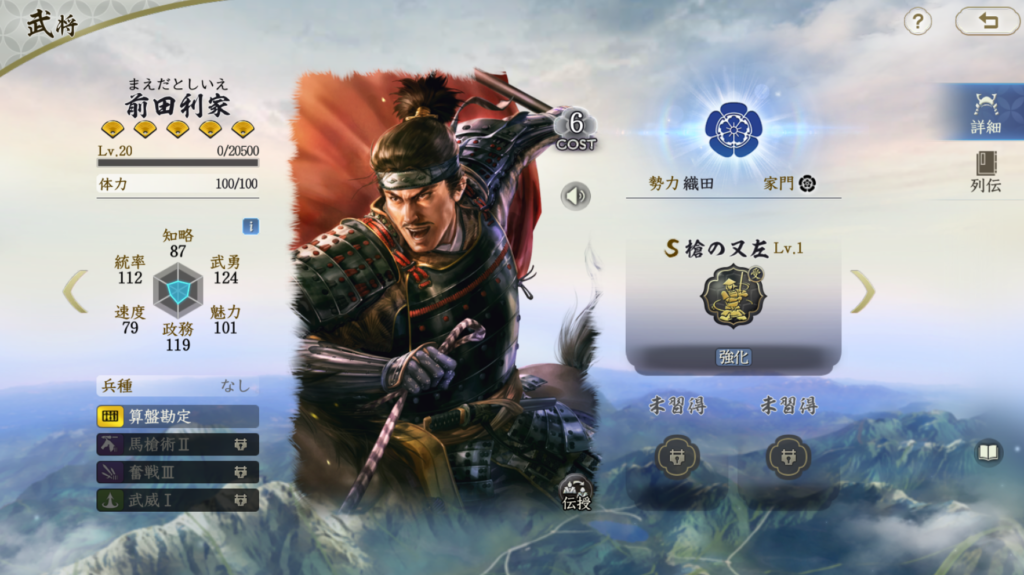This screenshot has width=1024, height=575.
Task: Tap the 家門 clan crest icon
Action: click(807, 183)
